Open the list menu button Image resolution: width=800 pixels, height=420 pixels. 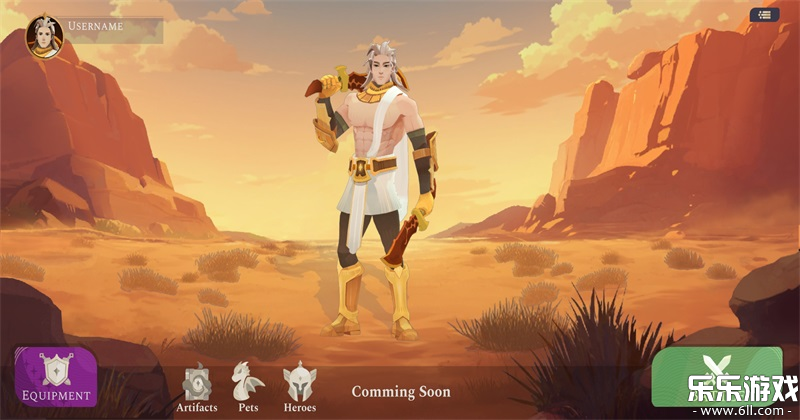764,15
